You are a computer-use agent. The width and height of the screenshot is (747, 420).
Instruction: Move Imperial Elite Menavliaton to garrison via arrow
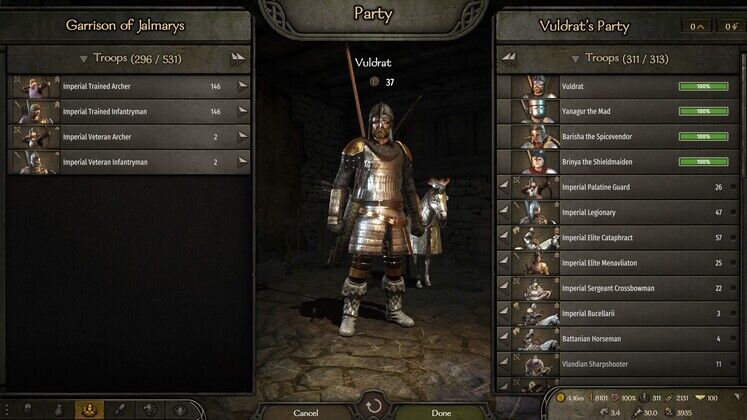pyautogui.click(x=504, y=263)
